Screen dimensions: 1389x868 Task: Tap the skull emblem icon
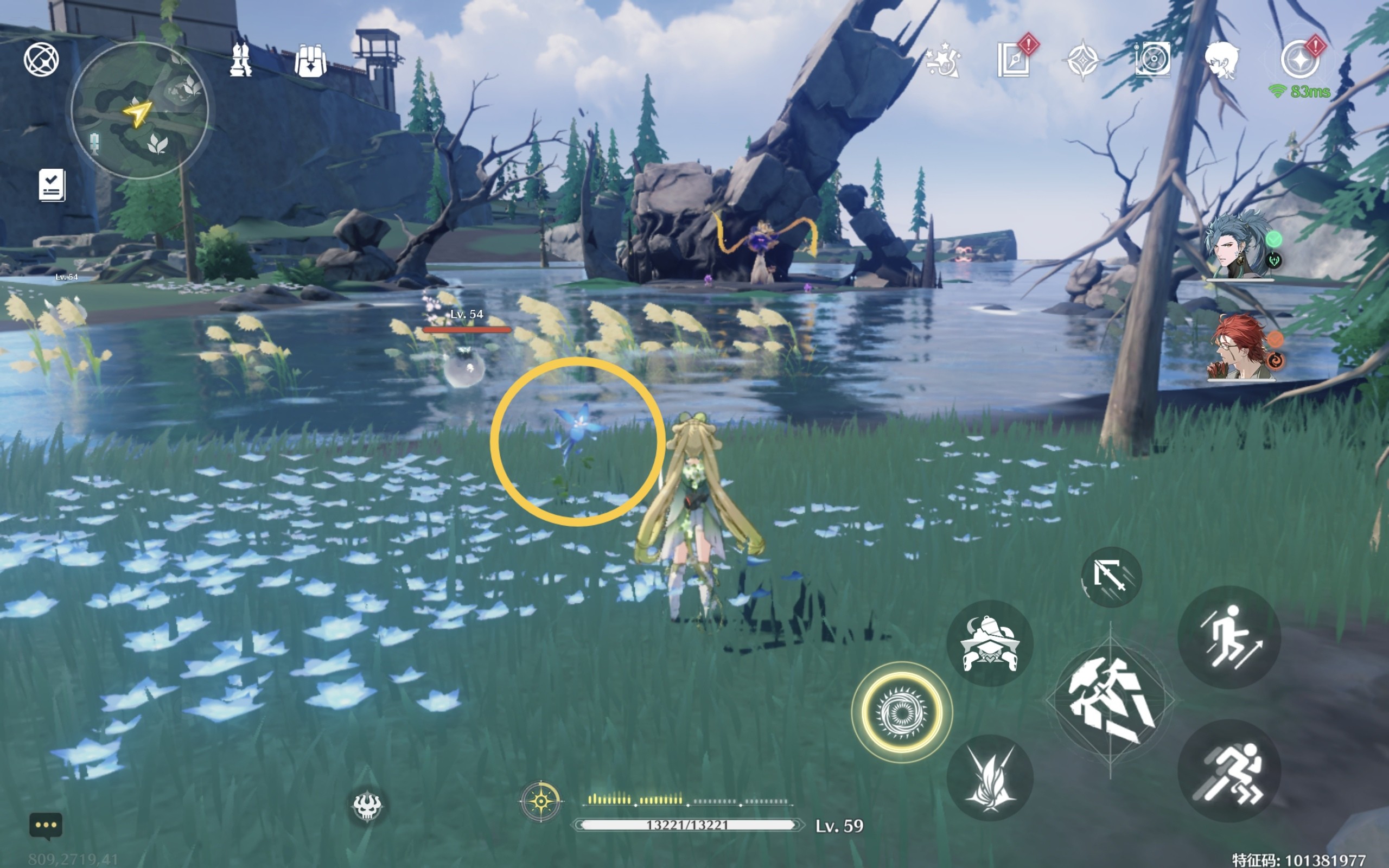pyautogui.click(x=366, y=806)
